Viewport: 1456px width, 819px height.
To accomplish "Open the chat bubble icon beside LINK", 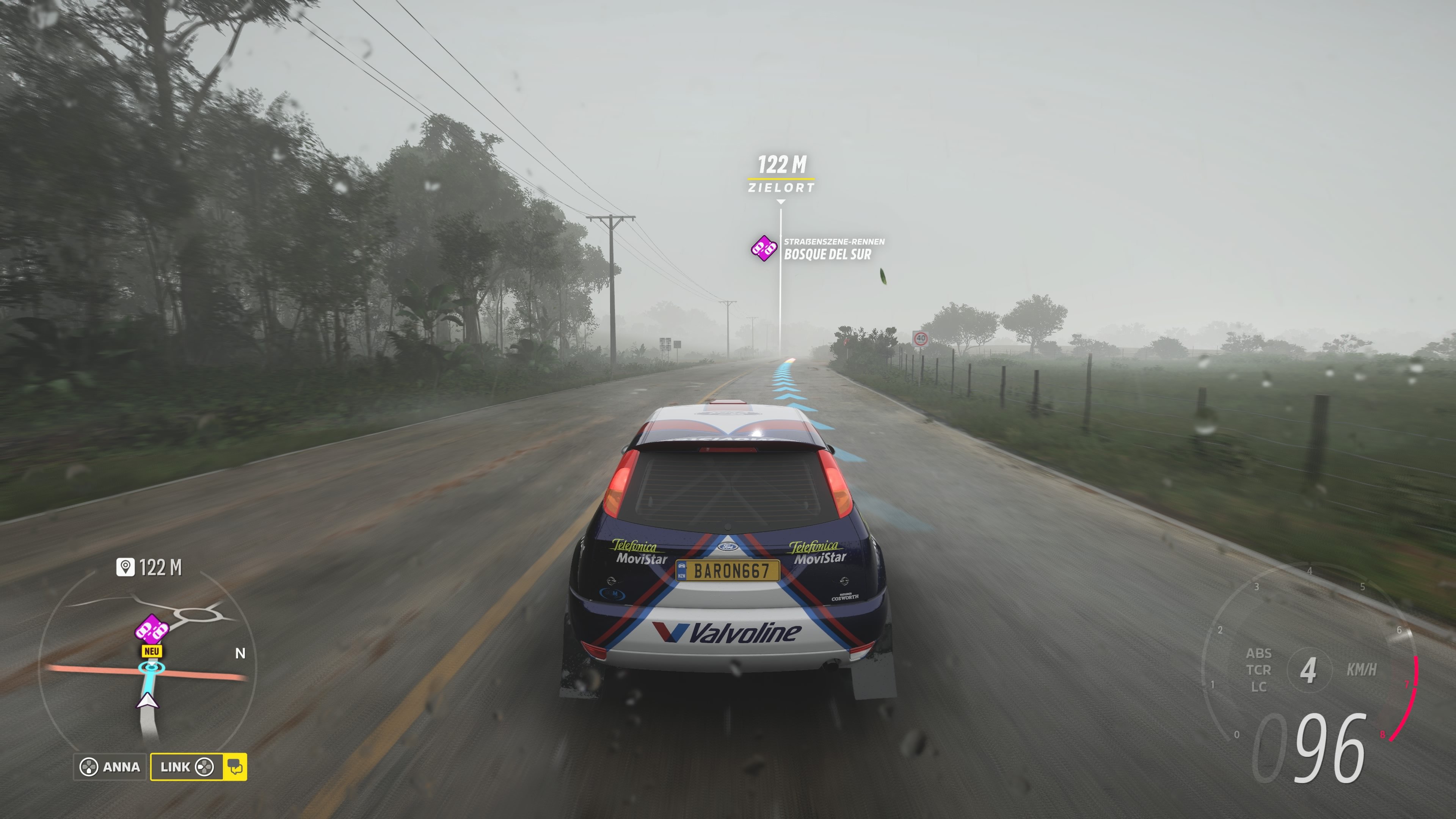I will click(237, 767).
